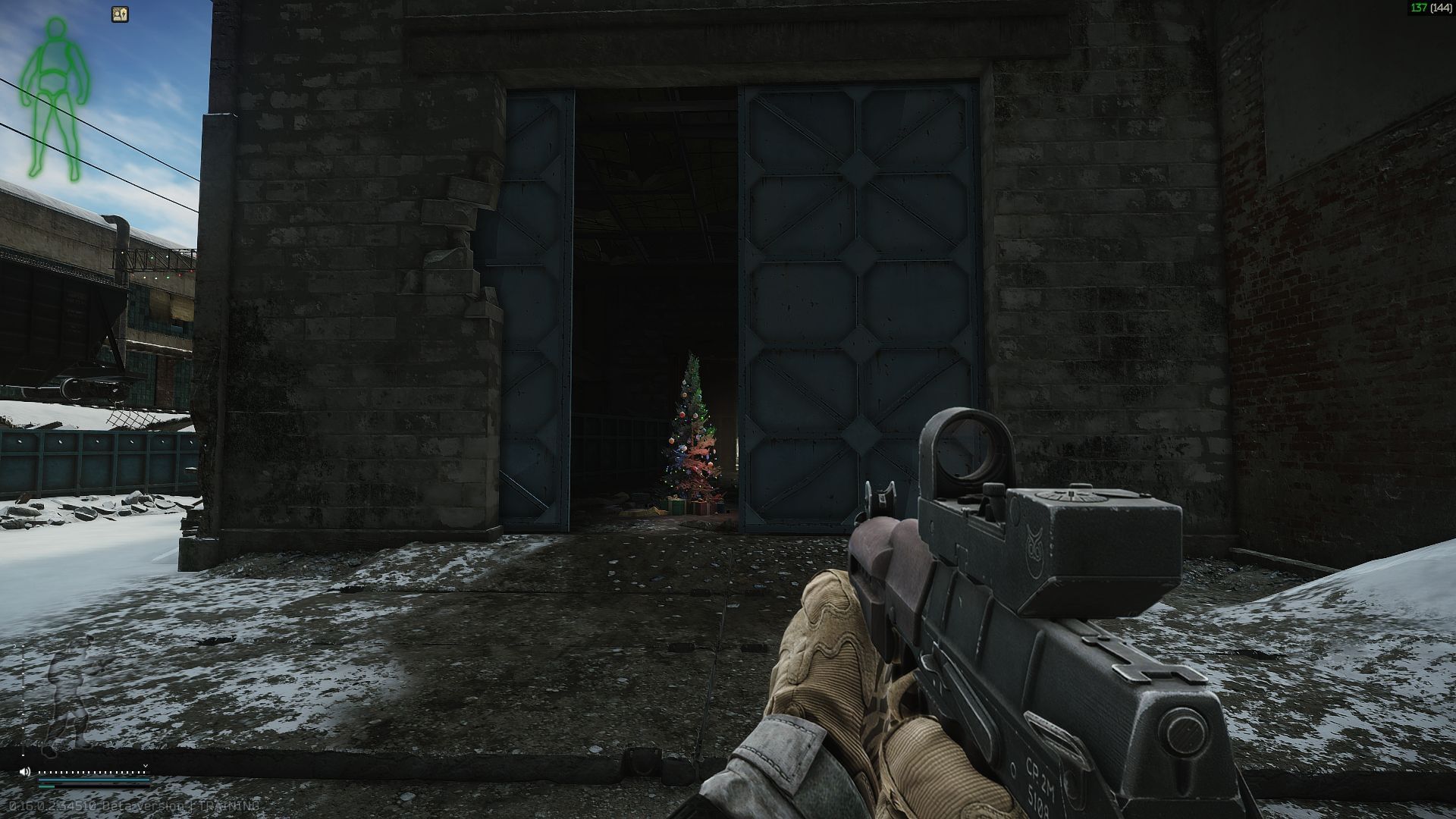
Task: Click the green health body silhouette indicator
Action: (55, 91)
